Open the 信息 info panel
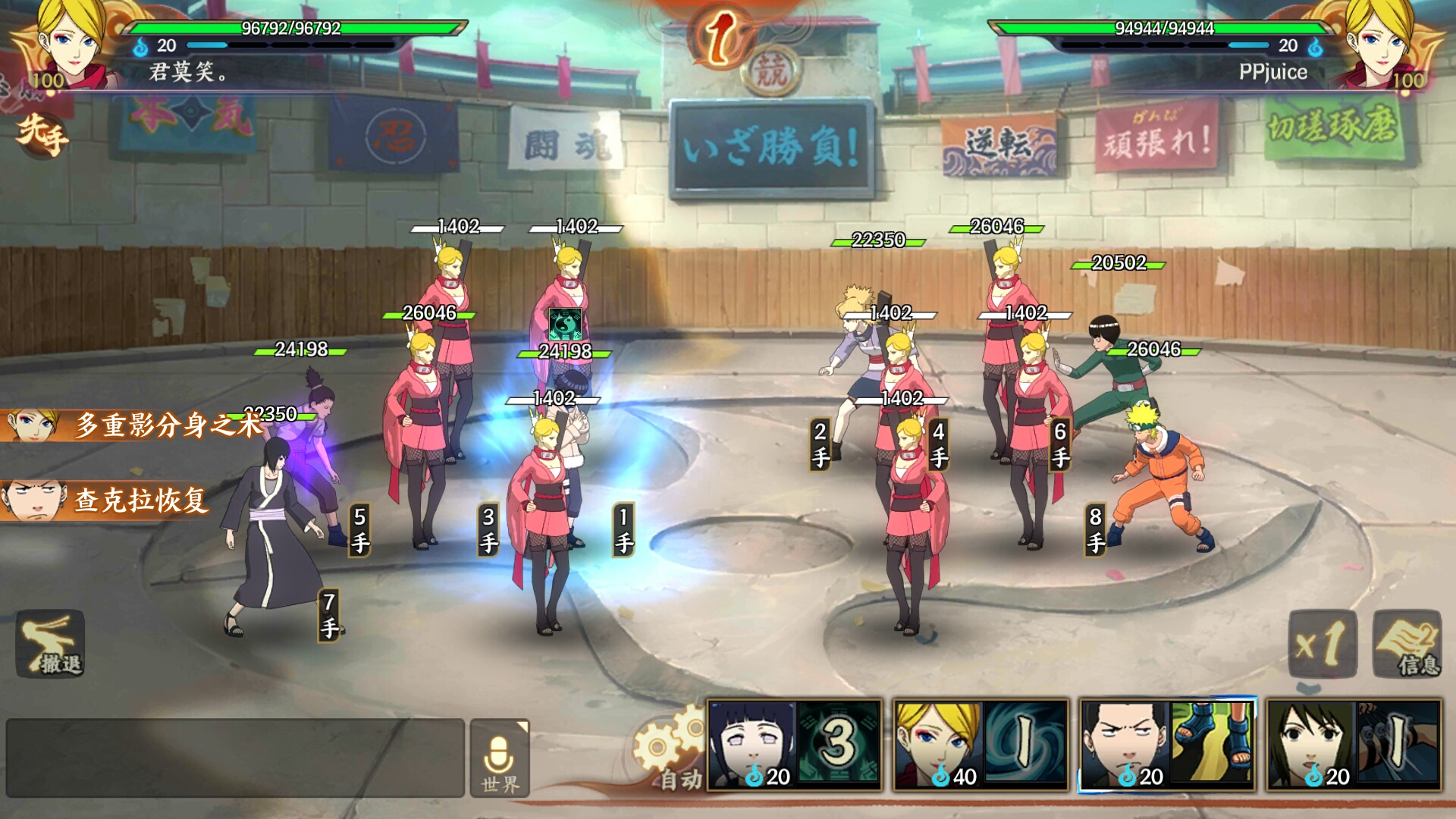 [1407, 644]
